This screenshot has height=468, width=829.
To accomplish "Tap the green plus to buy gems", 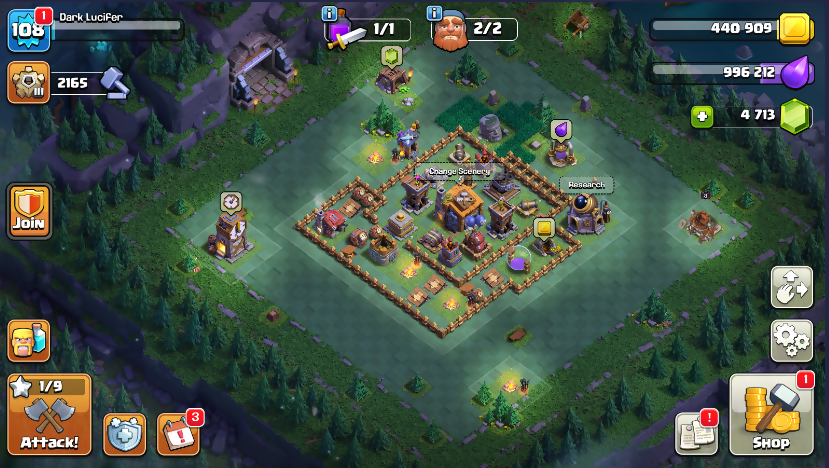I will [703, 116].
